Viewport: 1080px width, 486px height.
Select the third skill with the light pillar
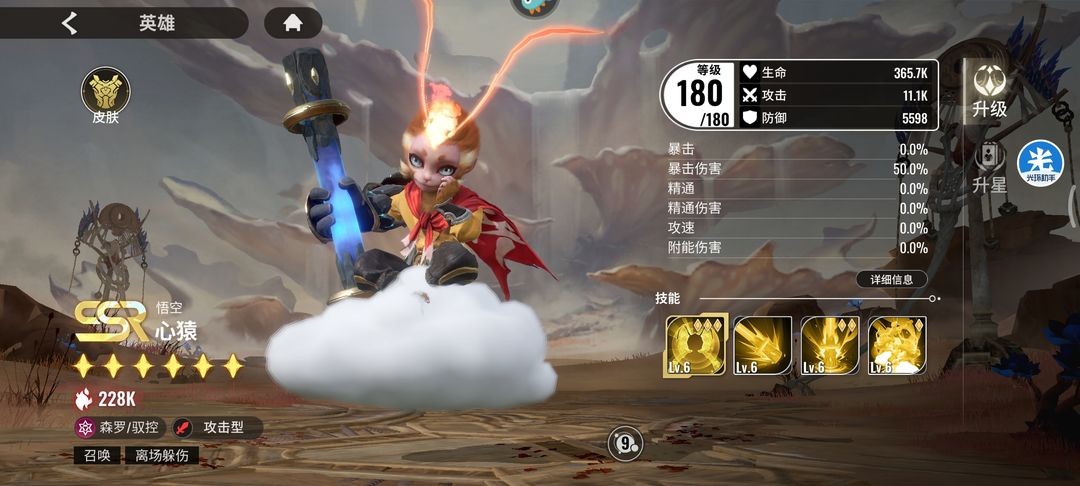pos(830,346)
